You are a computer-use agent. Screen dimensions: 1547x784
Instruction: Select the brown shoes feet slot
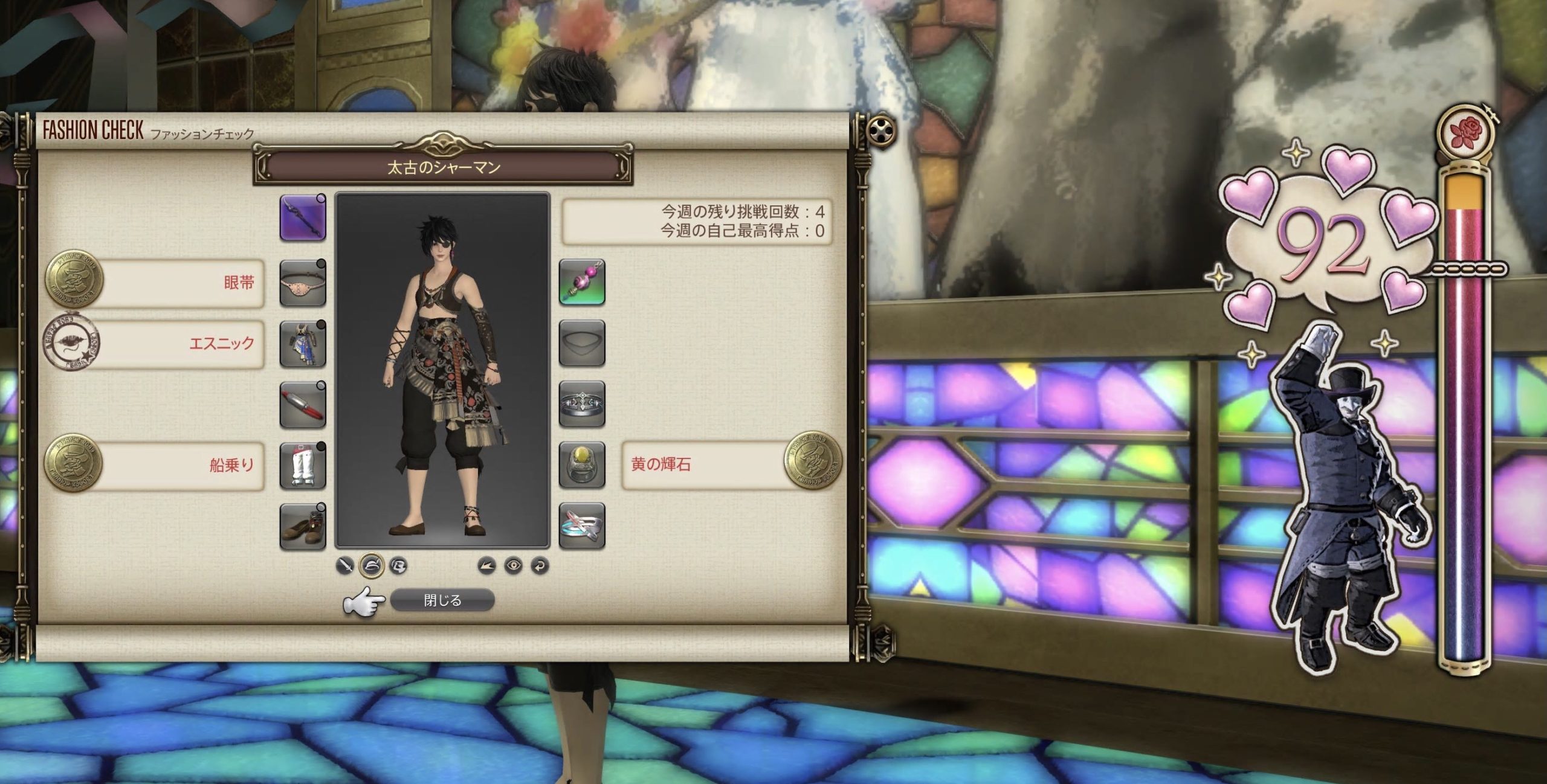pyautogui.click(x=303, y=527)
